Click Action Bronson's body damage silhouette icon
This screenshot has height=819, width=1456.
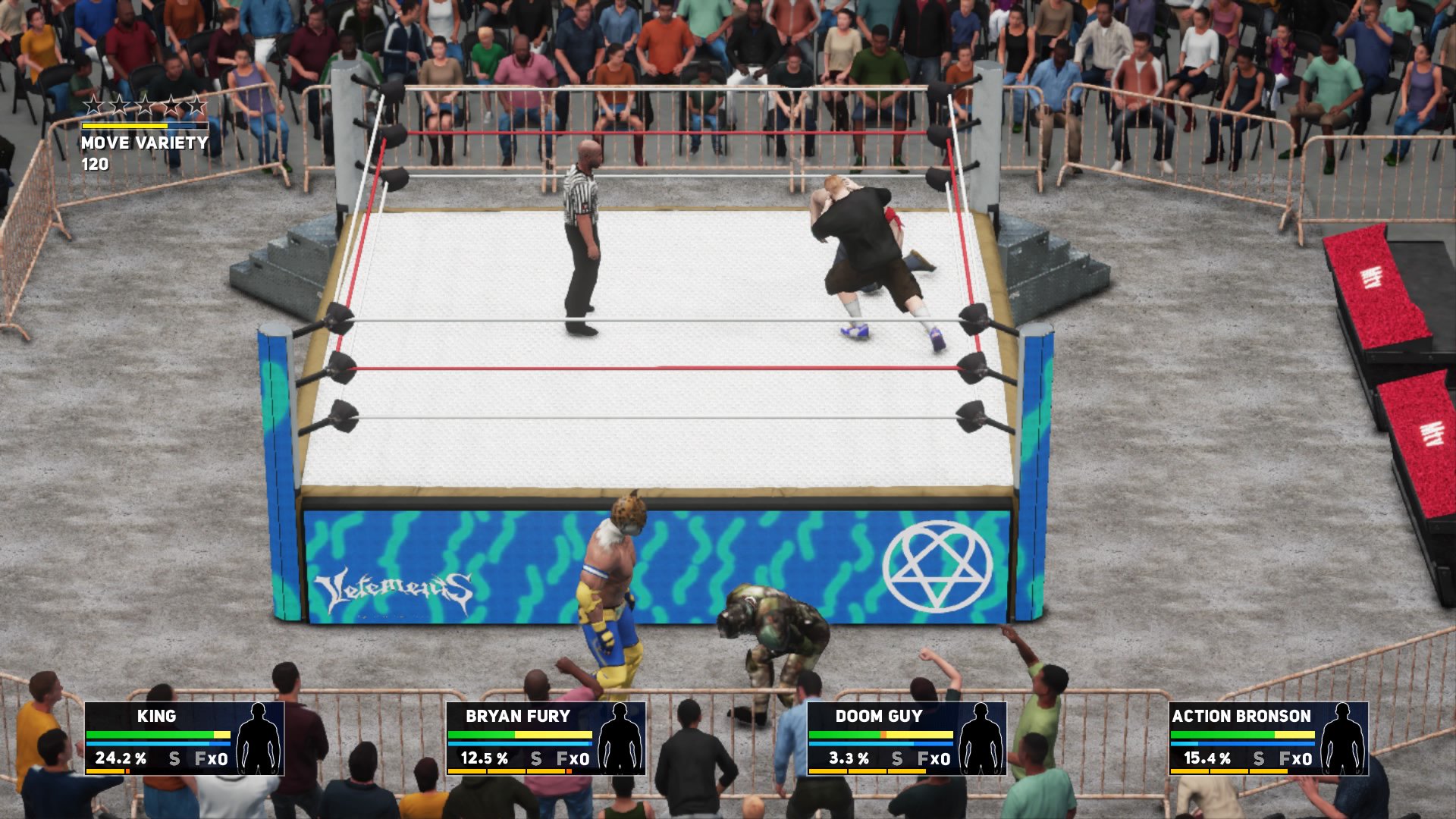tap(1343, 738)
